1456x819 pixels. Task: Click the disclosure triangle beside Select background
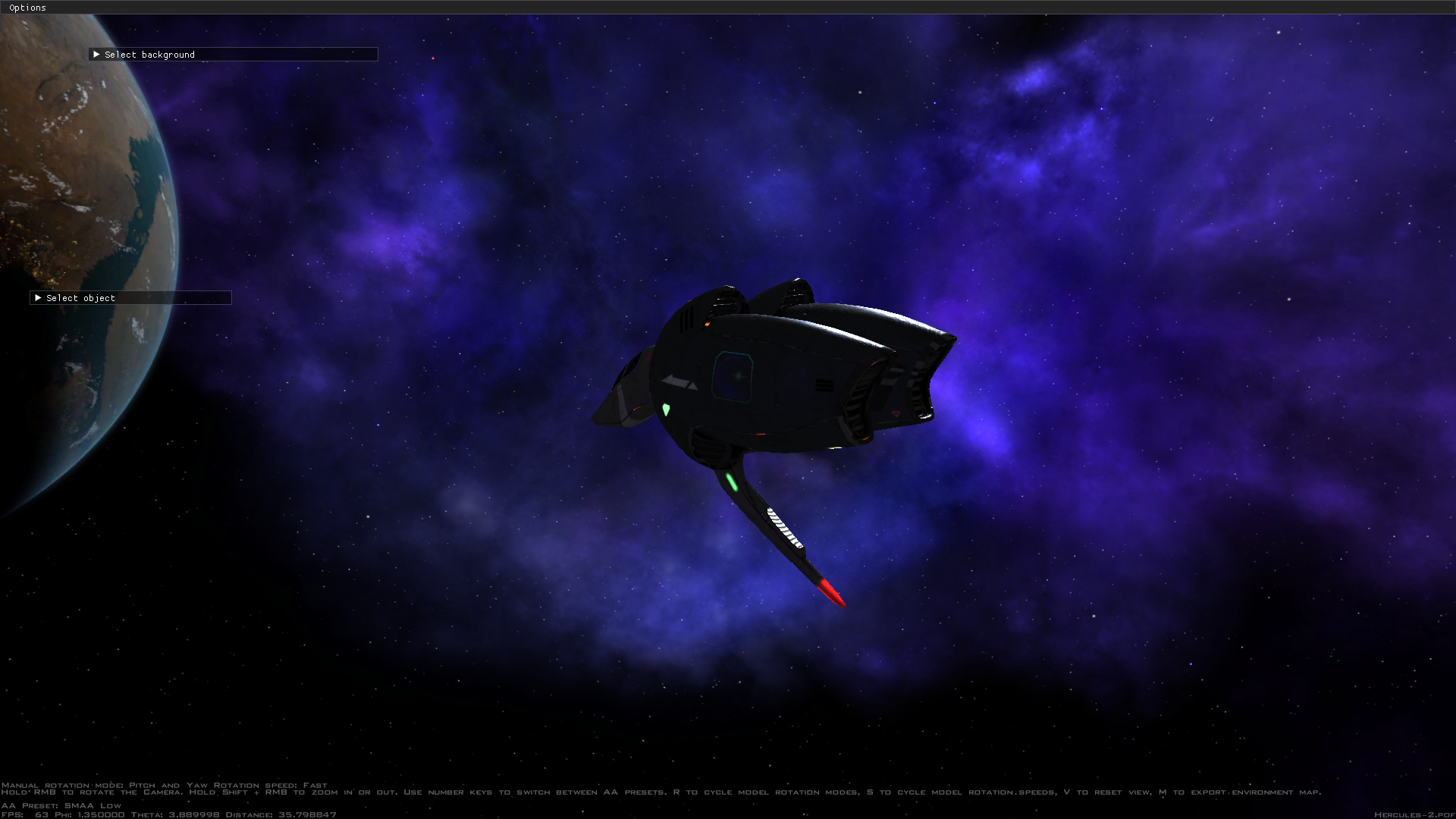97,54
